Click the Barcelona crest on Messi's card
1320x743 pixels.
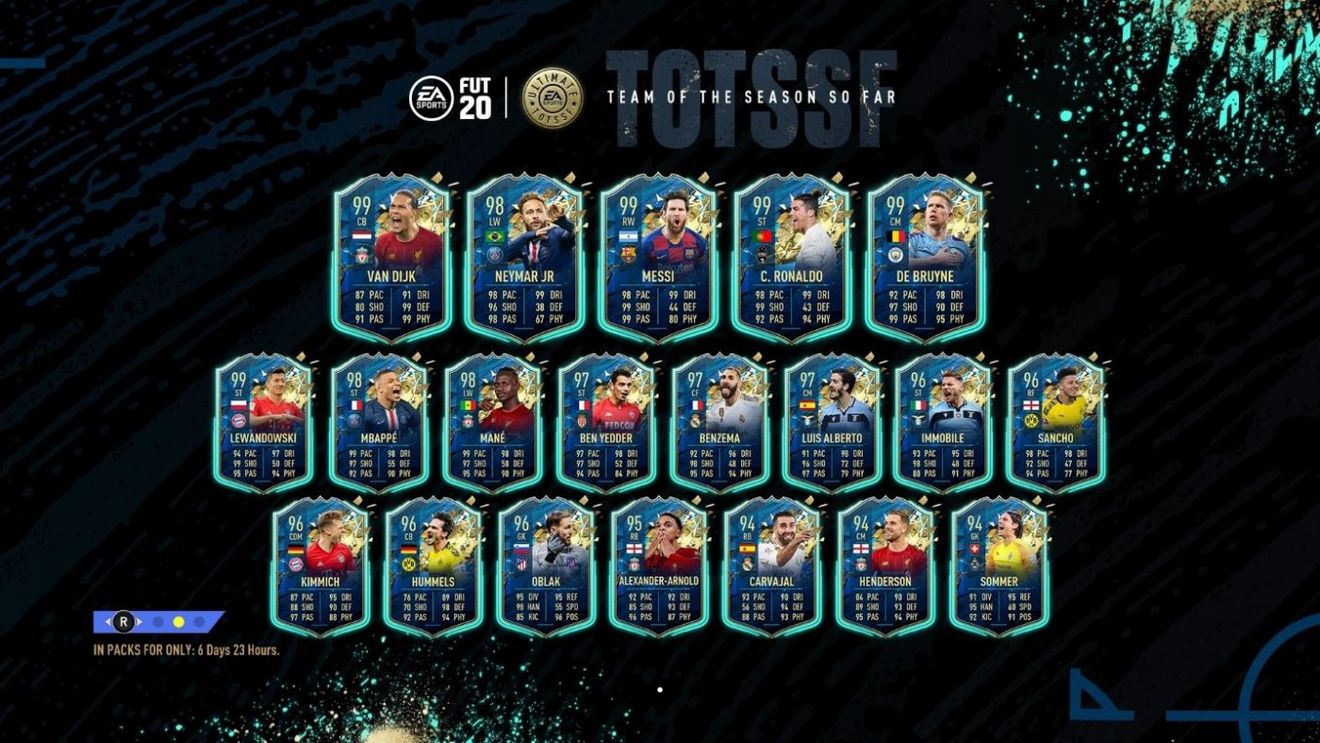pos(628,254)
